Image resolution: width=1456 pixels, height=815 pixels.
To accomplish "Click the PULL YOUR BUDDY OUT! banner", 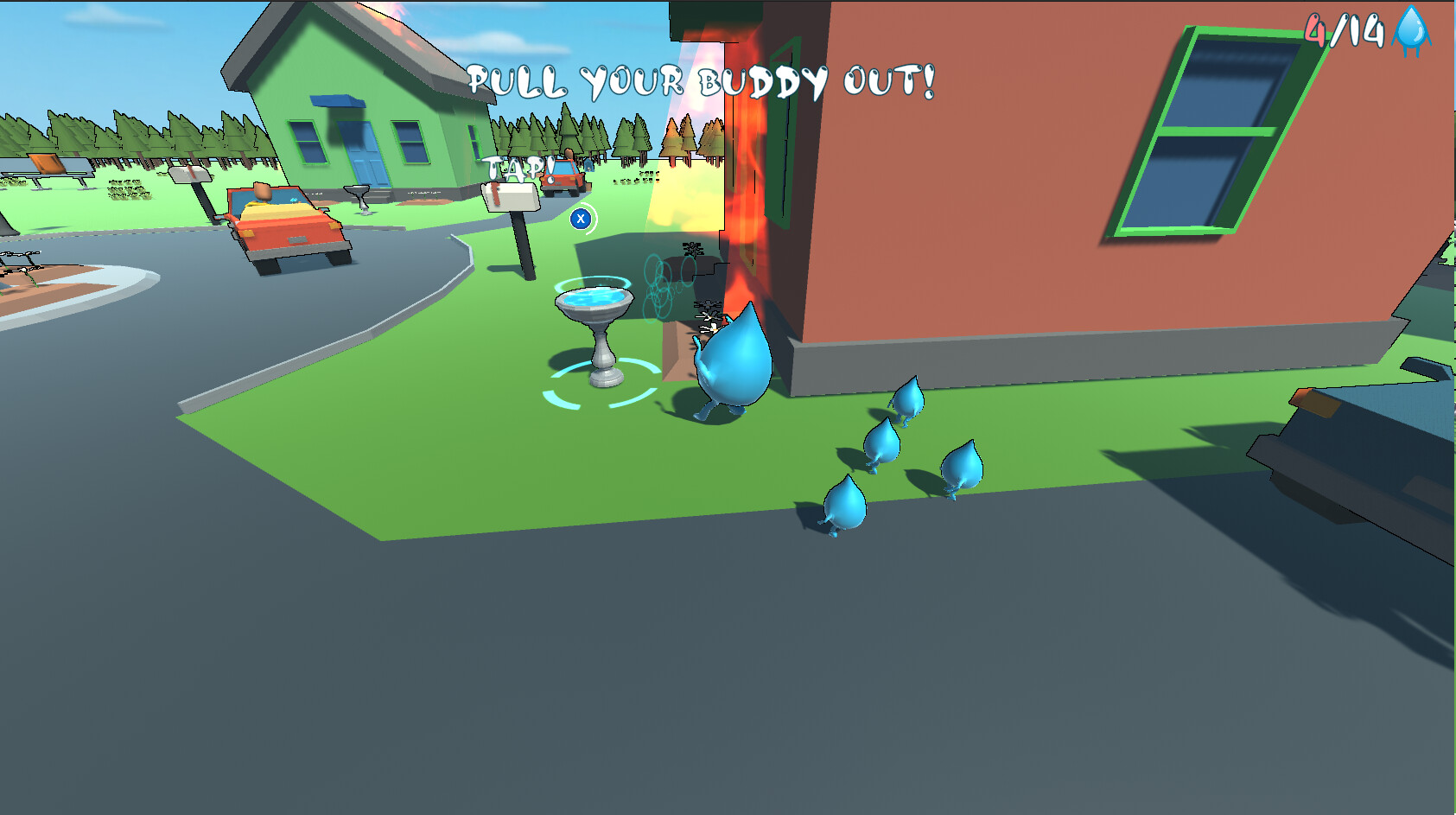I will pyautogui.click(x=702, y=81).
